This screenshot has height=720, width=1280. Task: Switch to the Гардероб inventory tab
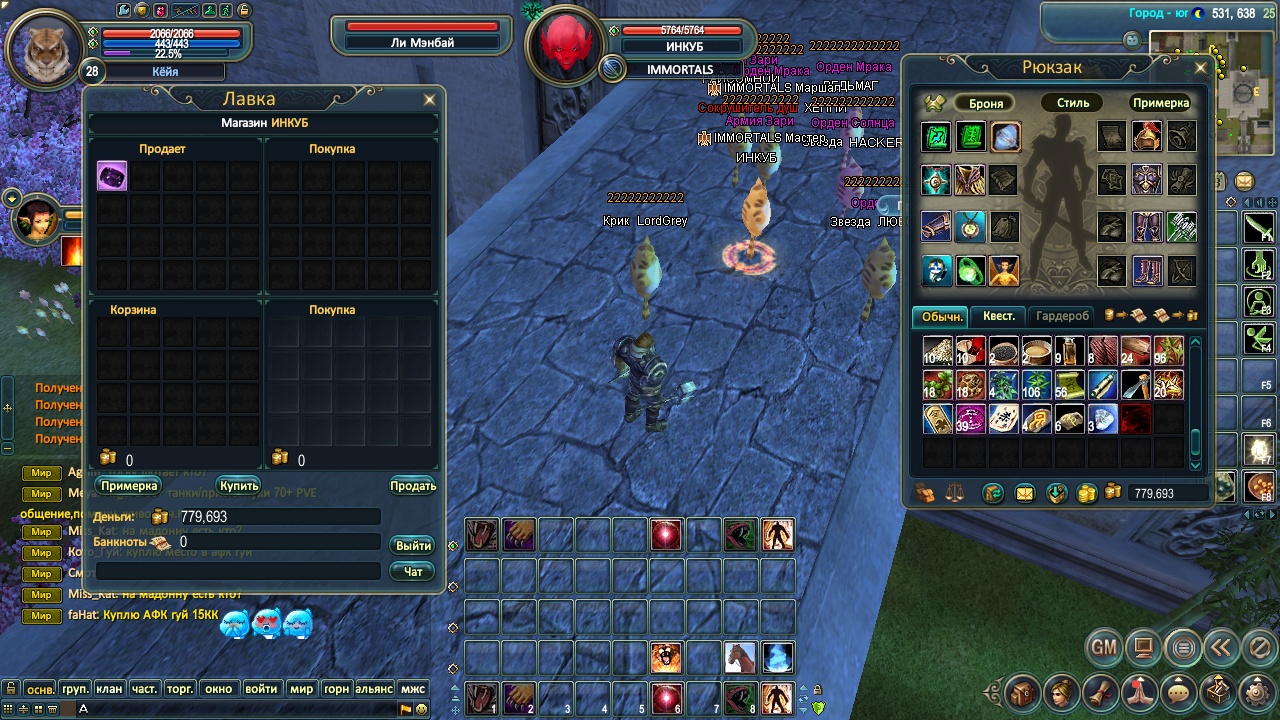click(1062, 316)
